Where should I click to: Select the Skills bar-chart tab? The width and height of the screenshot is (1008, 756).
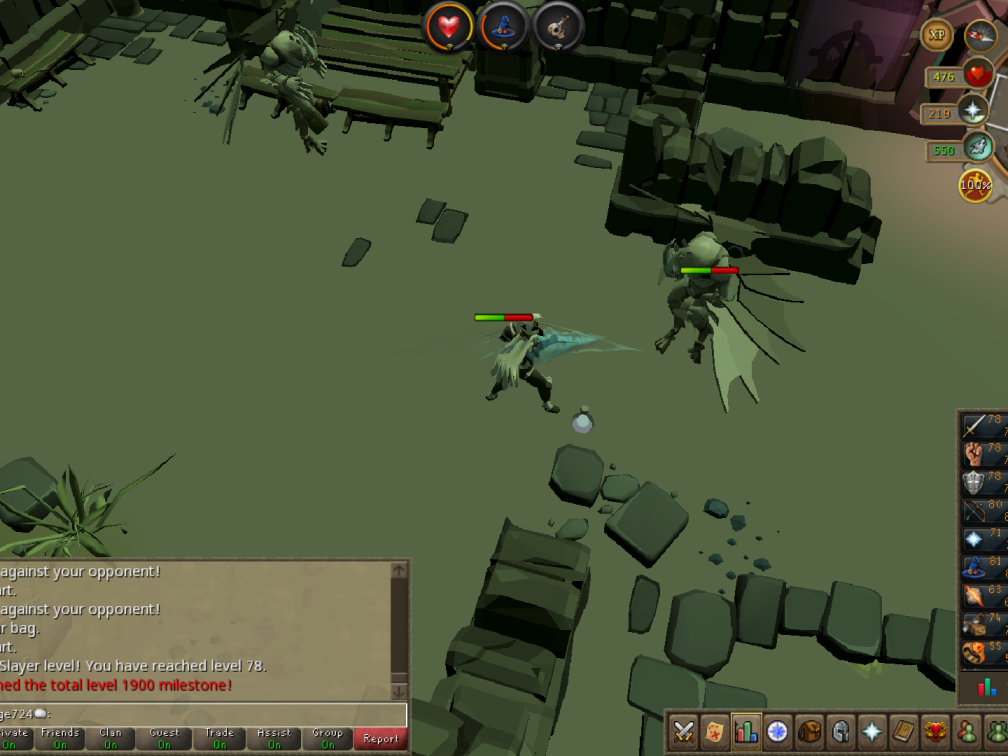click(747, 732)
